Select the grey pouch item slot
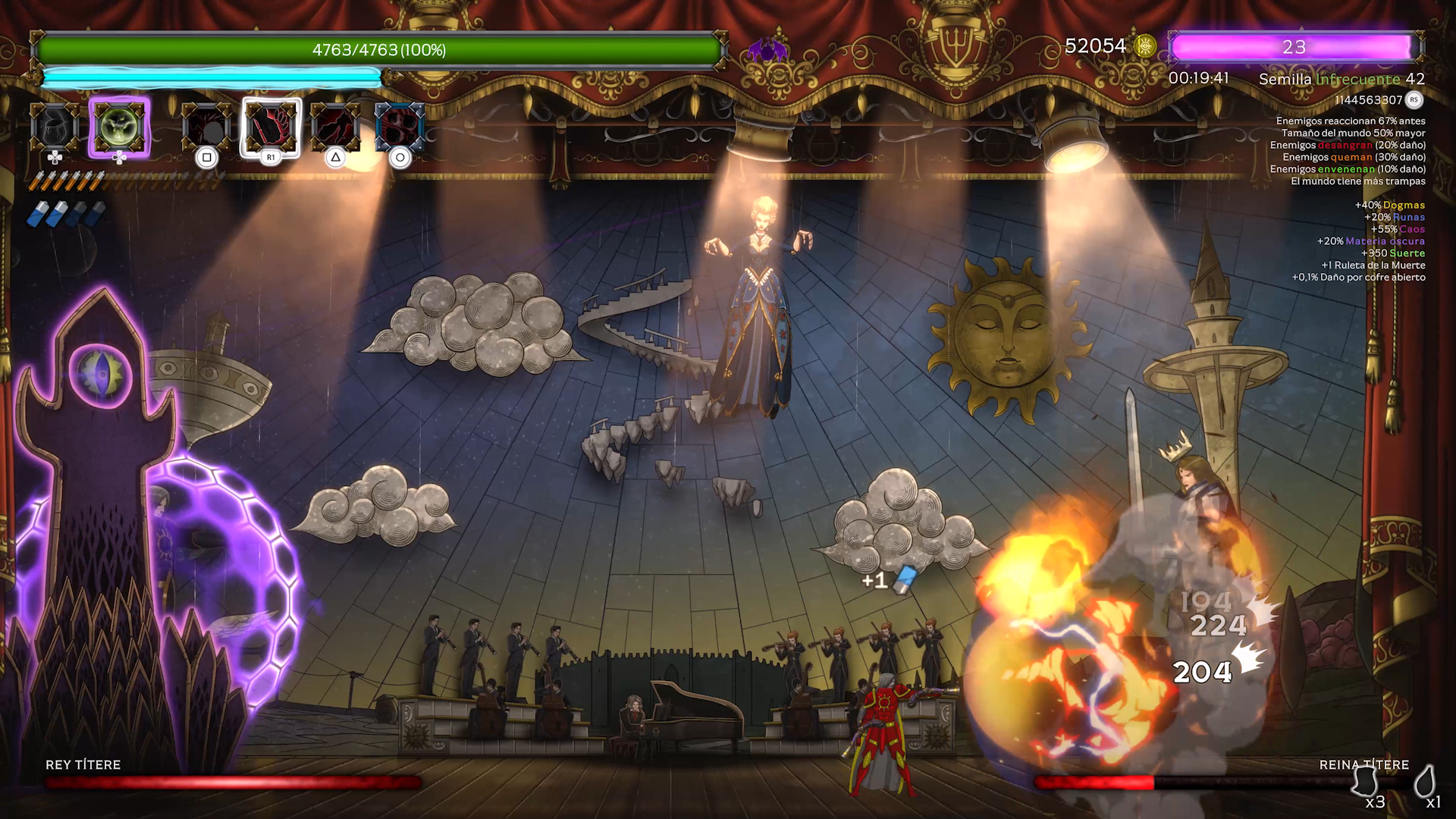The height and width of the screenshot is (819, 1456). (55, 127)
